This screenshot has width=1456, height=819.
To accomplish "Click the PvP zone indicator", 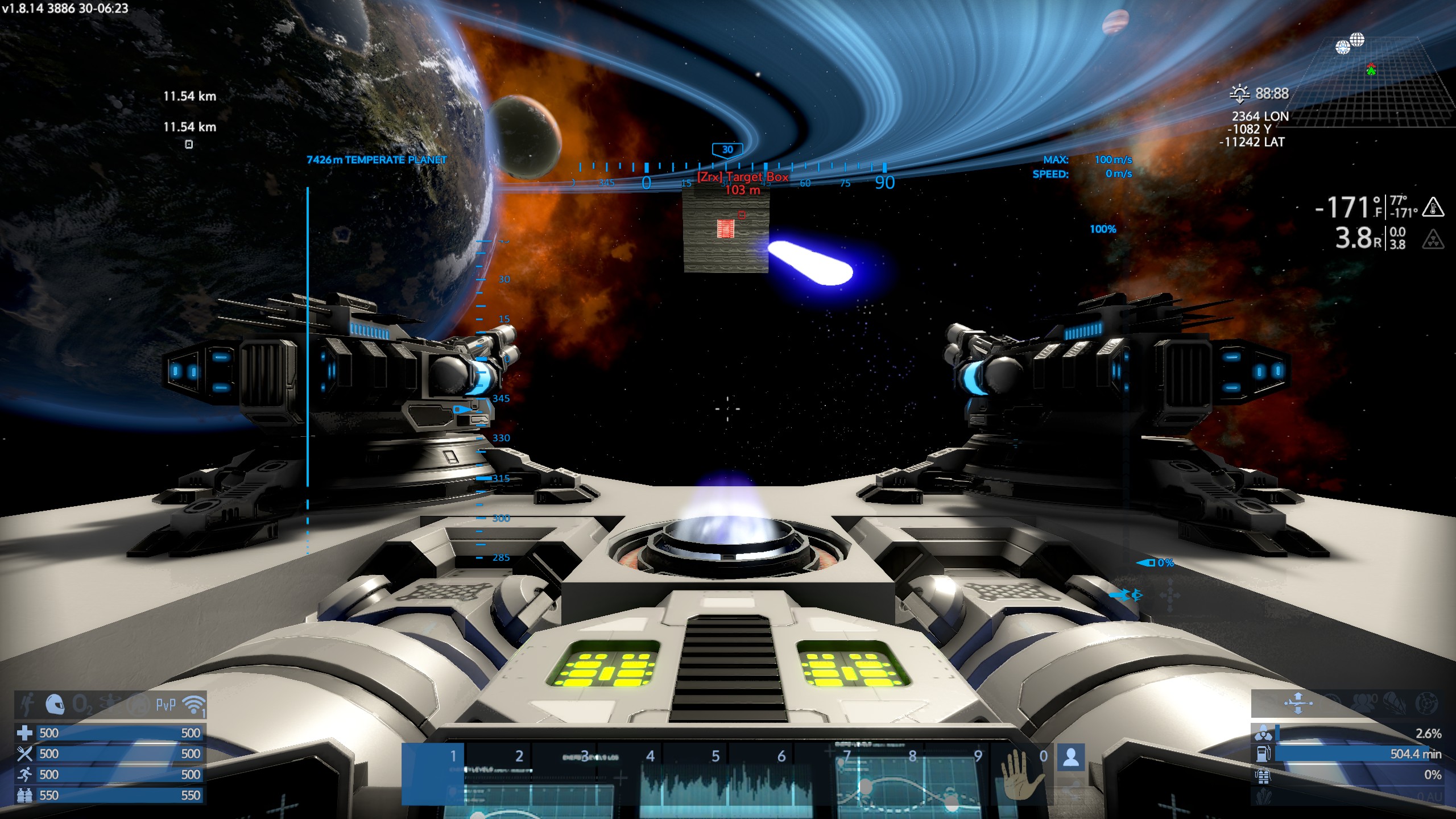I will point(166,705).
